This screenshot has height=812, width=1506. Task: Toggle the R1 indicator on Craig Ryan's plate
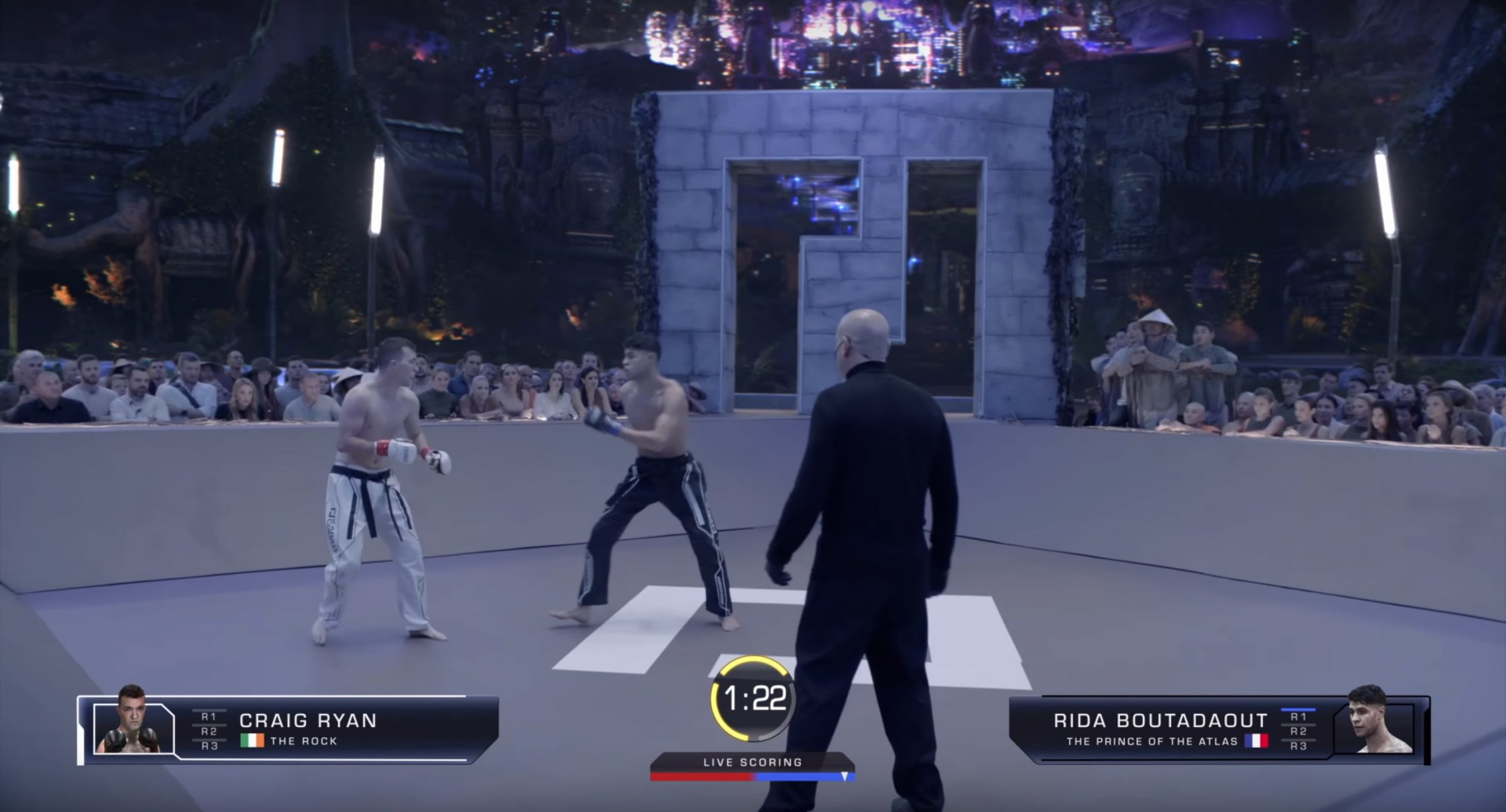pos(209,717)
